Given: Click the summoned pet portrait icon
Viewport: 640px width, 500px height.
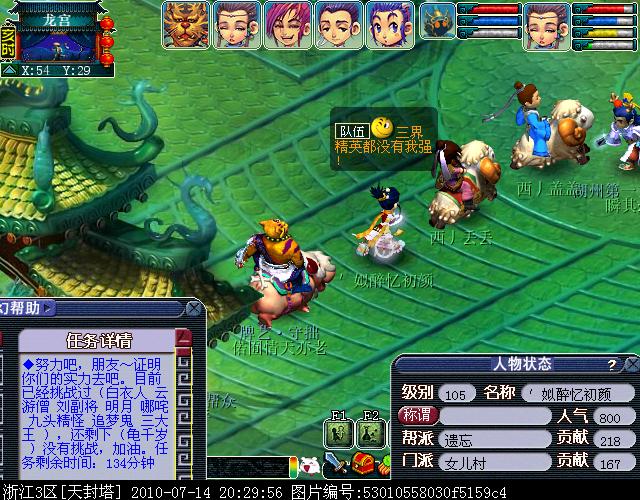Looking at the screenshot, I should coord(437,22).
